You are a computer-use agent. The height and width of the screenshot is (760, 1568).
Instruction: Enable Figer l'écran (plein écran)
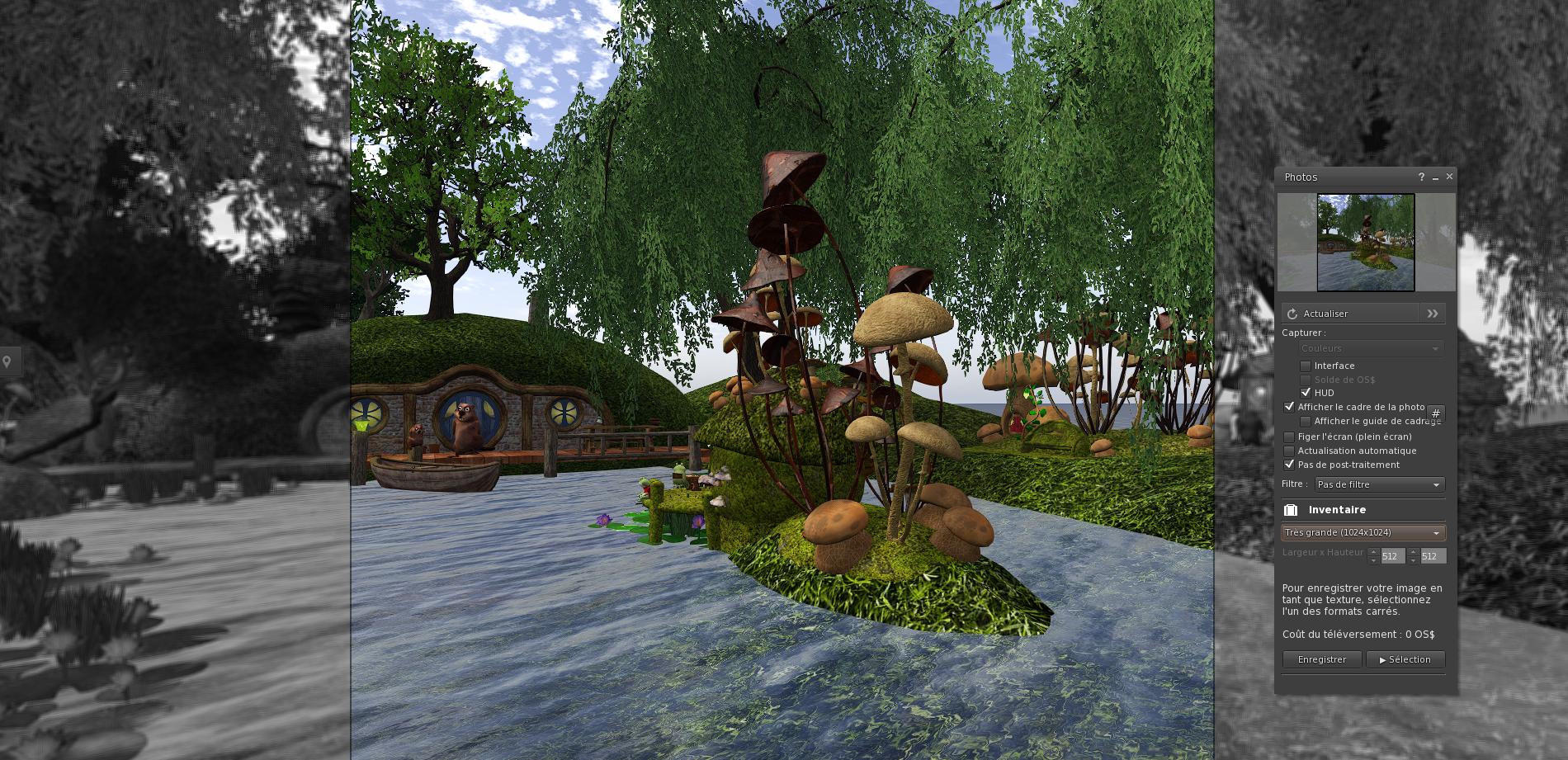click(x=1289, y=437)
